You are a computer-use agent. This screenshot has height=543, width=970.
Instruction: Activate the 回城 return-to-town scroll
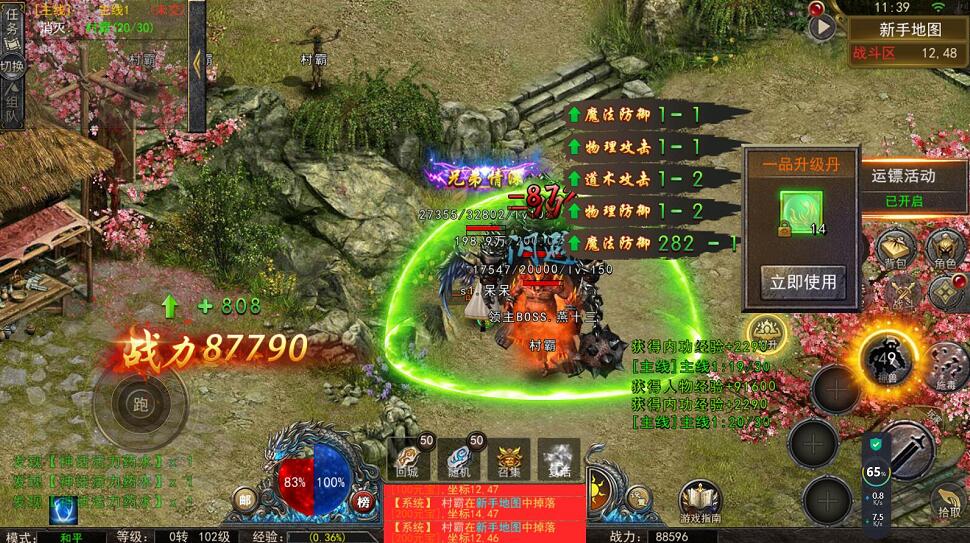[407, 458]
